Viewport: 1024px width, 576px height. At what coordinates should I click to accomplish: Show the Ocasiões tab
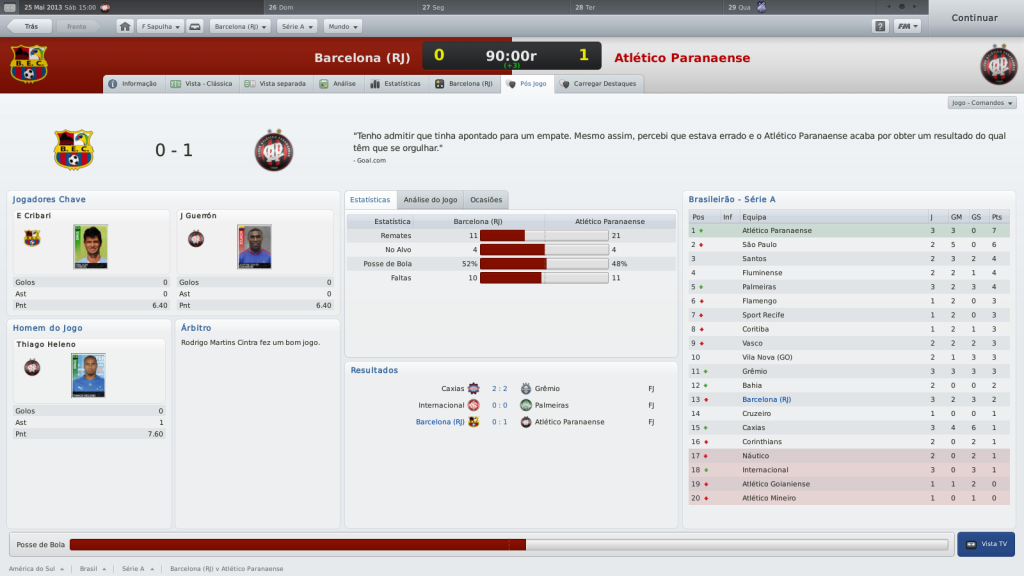point(485,200)
